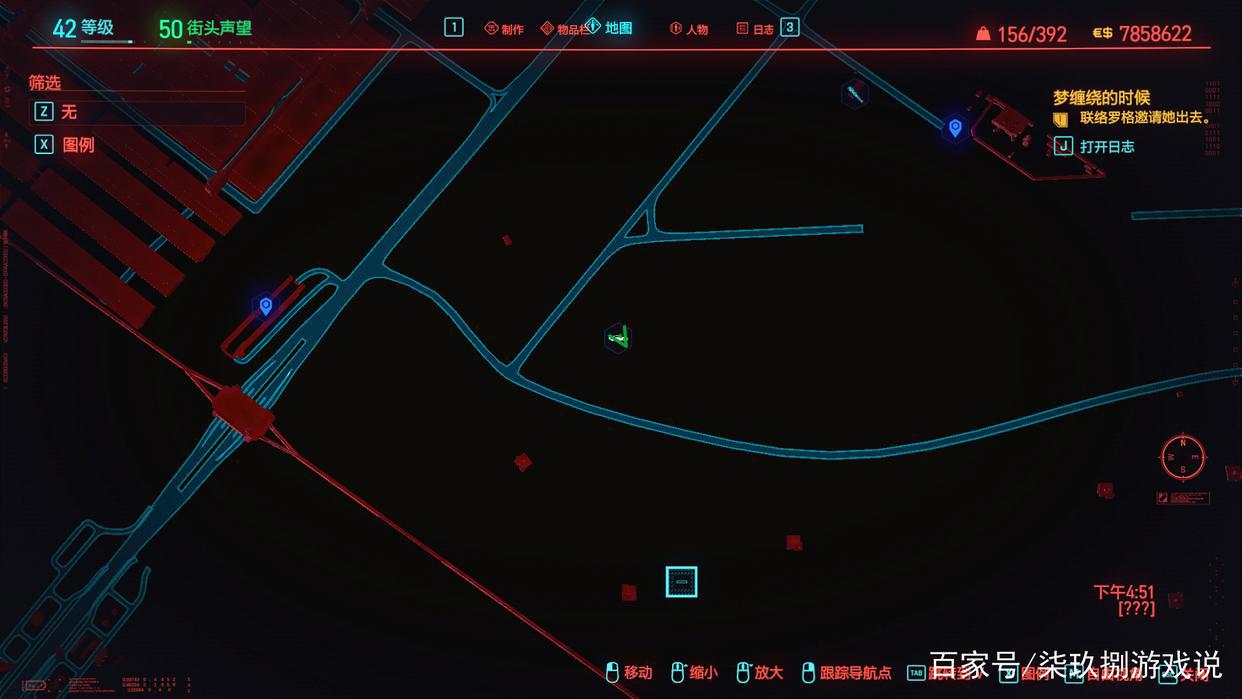Select the cyan square map cursor marker
1242x699 pixels.
click(x=681, y=581)
